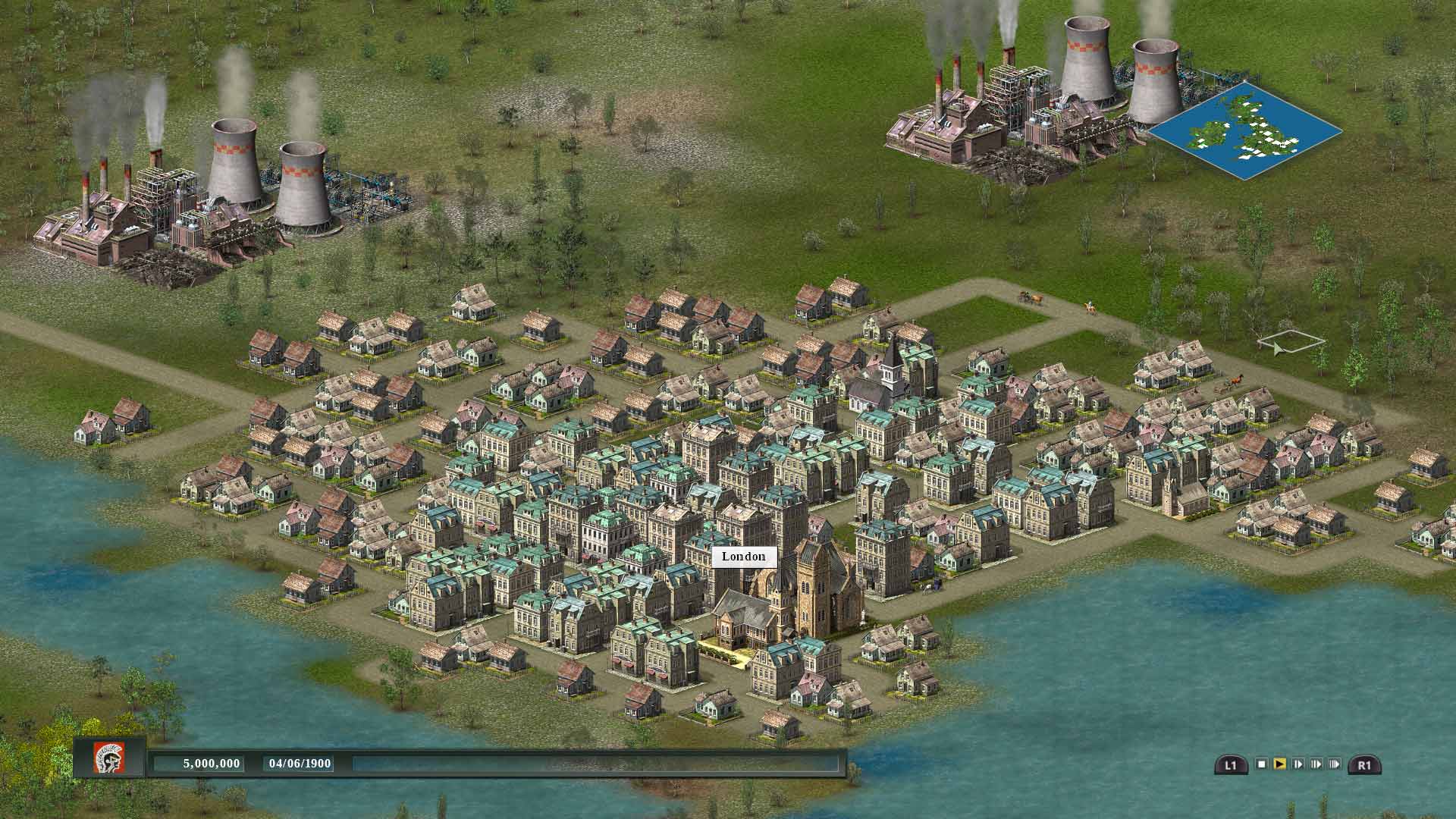Click the London city name label

(x=744, y=556)
